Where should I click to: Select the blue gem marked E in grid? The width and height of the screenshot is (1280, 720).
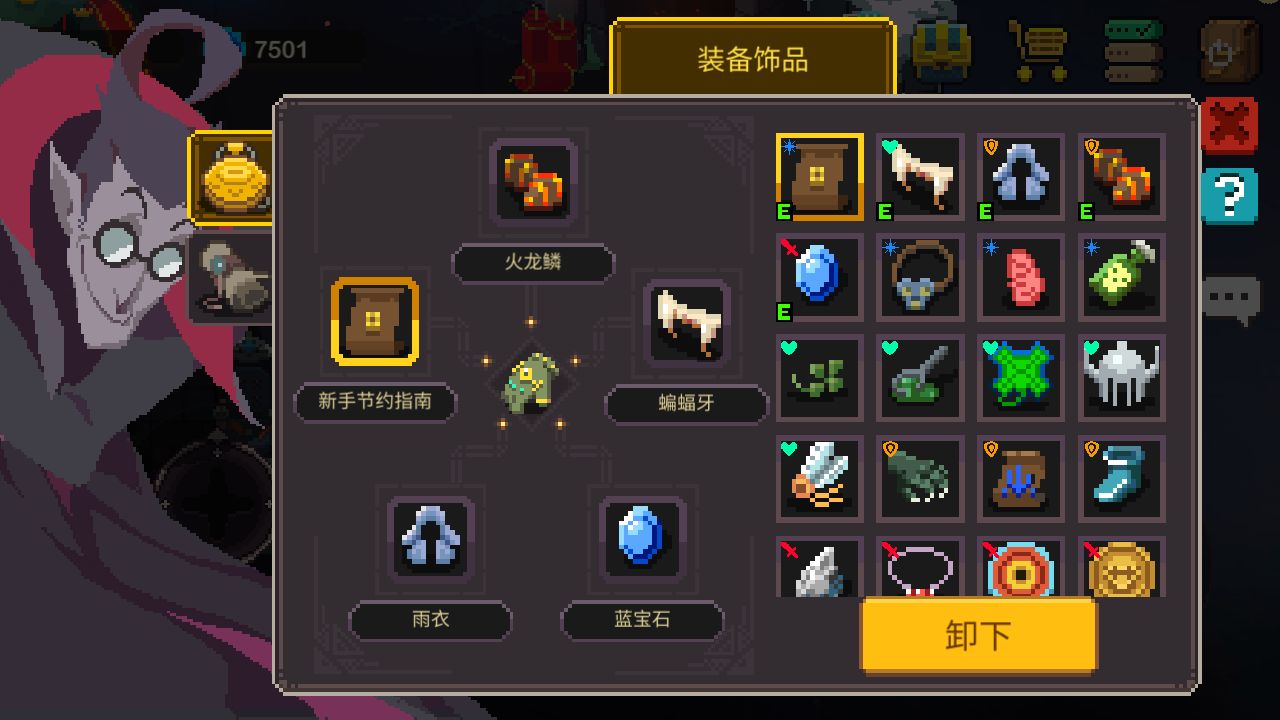(x=819, y=277)
